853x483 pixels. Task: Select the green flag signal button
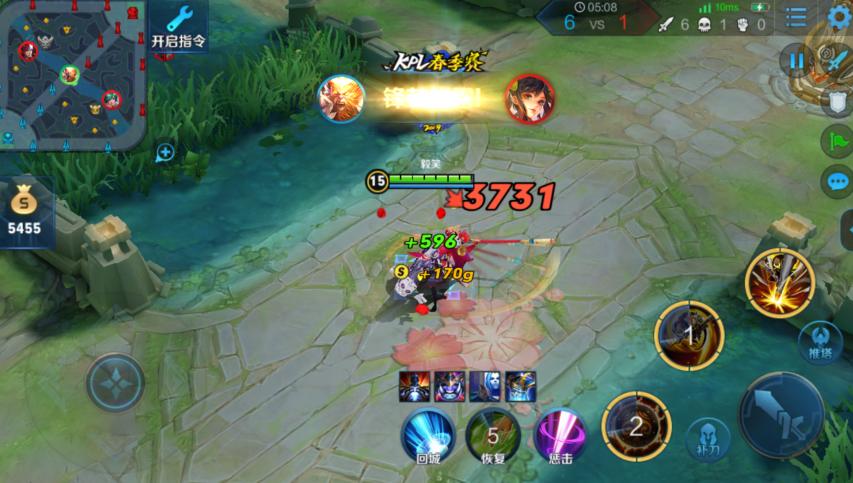point(836,142)
